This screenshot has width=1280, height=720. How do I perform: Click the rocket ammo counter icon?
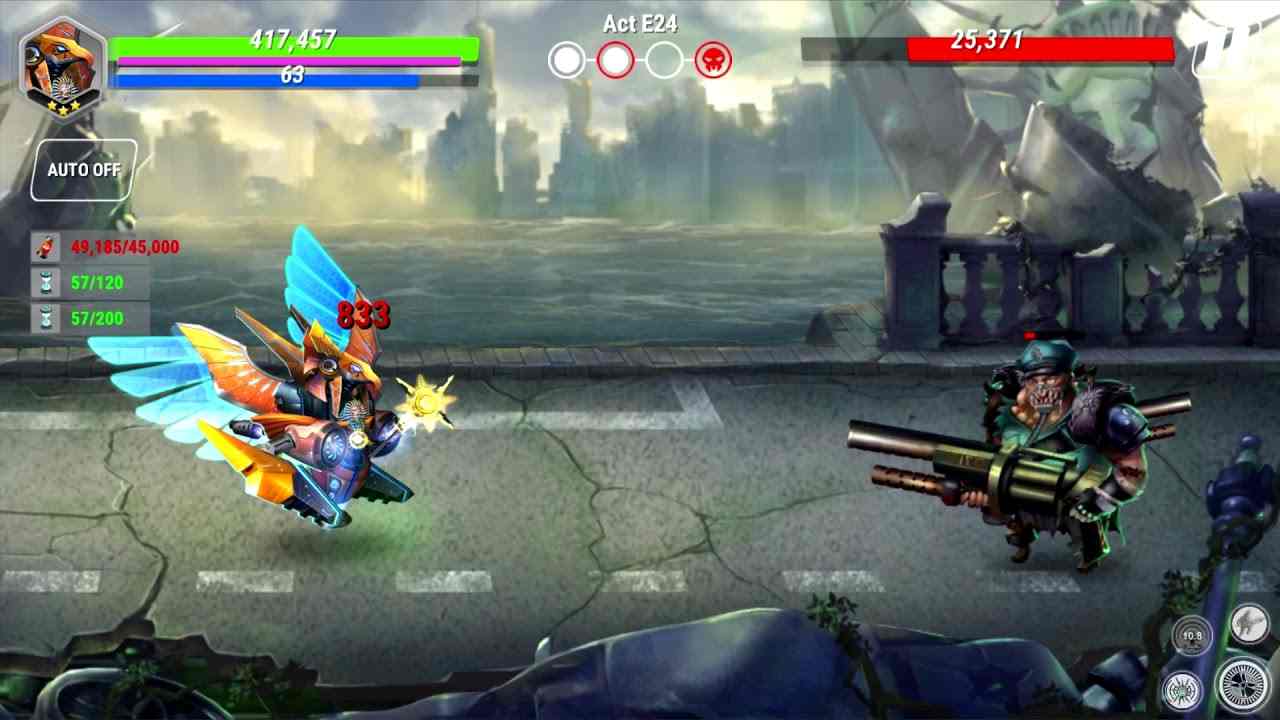tap(44, 247)
